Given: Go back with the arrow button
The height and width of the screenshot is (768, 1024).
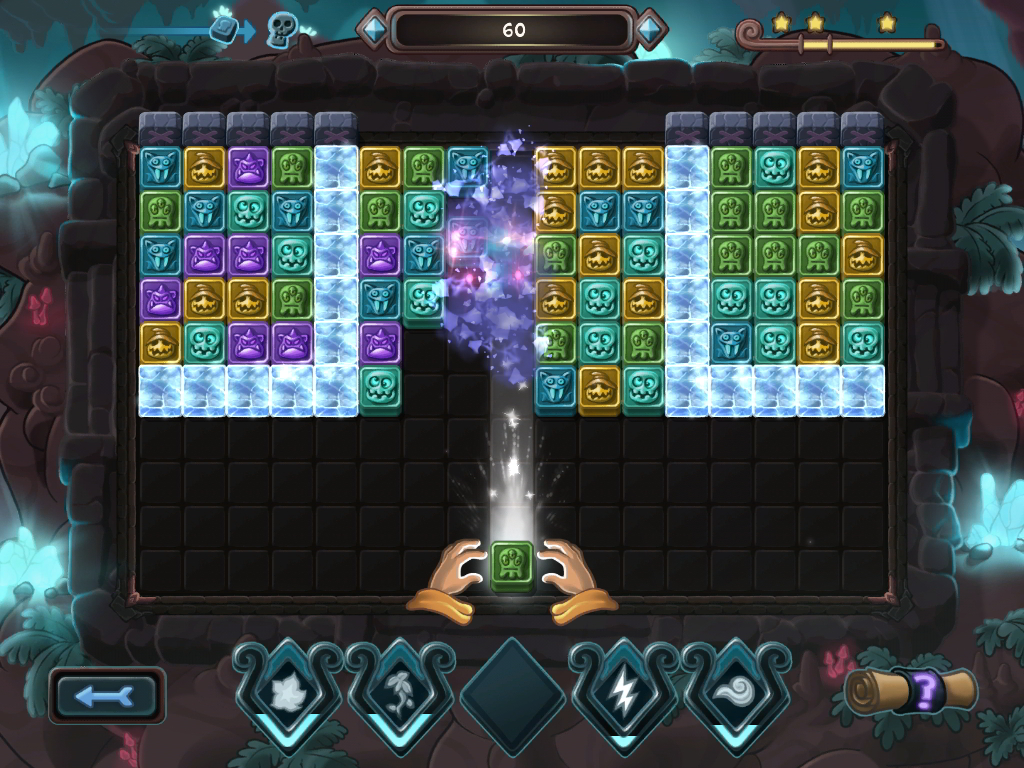Looking at the screenshot, I should [x=107, y=695].
